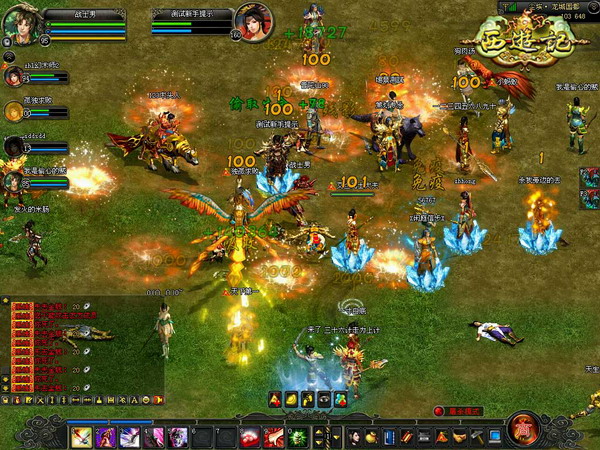The height and width of the screenshot is (450, 600).
Task: Open the gold pouch menu icon
Action: tap(373, 436)
